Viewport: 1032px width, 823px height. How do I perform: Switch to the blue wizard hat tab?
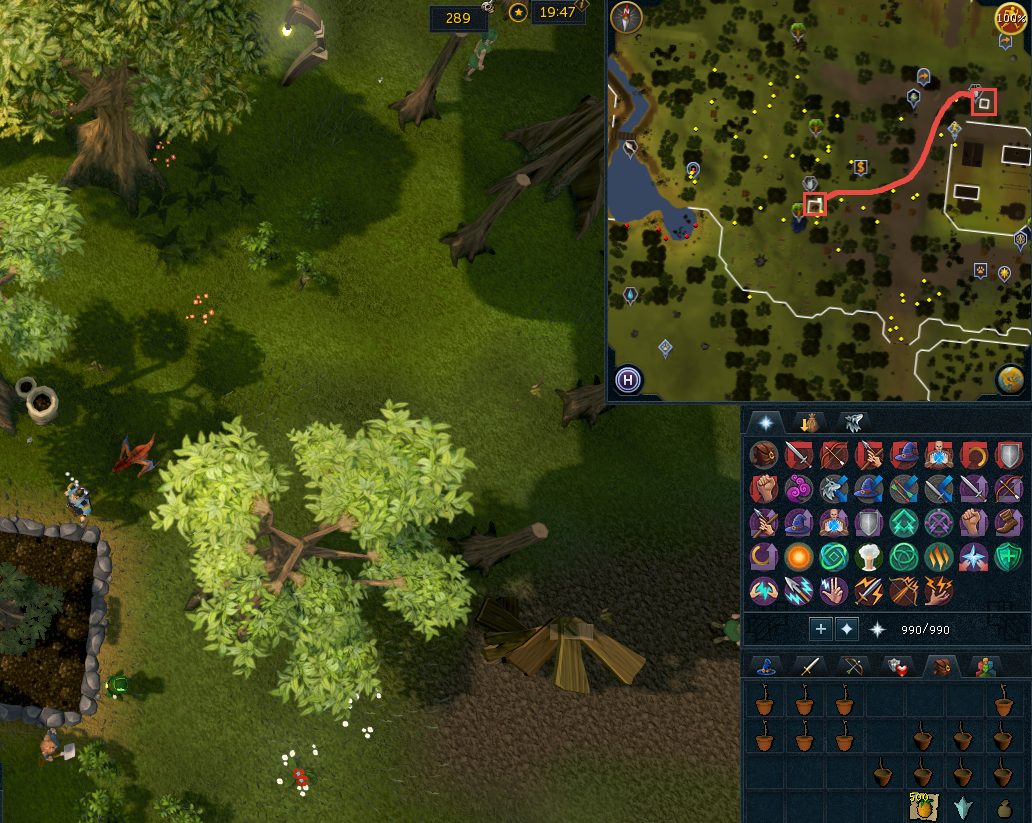click(767, 667)
